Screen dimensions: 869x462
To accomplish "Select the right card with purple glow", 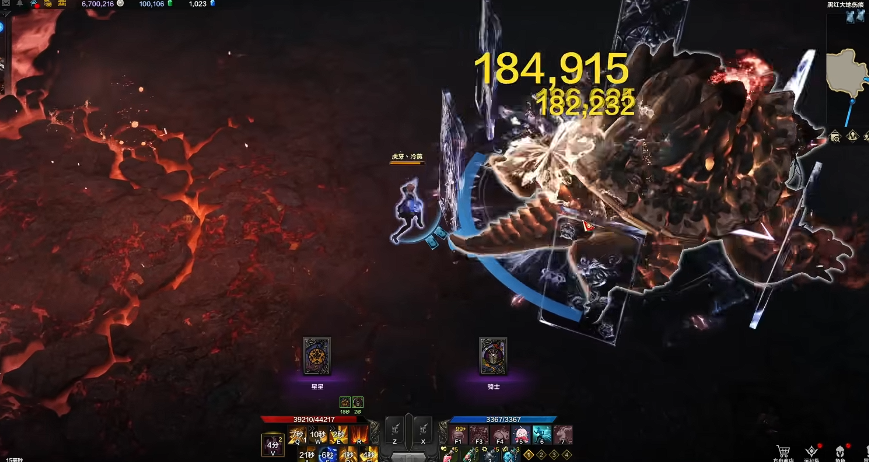I will pyautogui.click(x=492, y=354).
